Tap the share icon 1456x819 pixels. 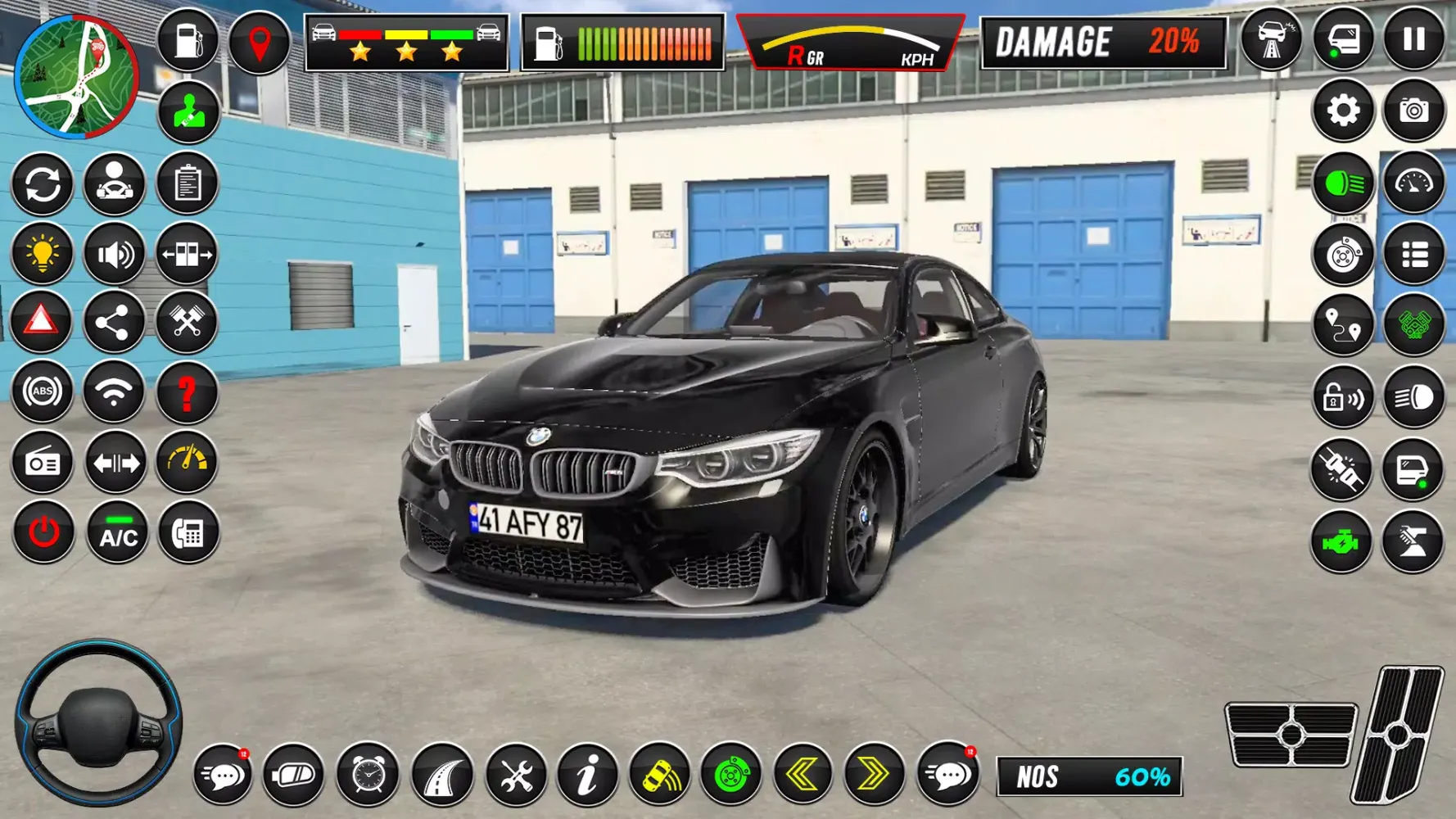(x=113, y=322)
